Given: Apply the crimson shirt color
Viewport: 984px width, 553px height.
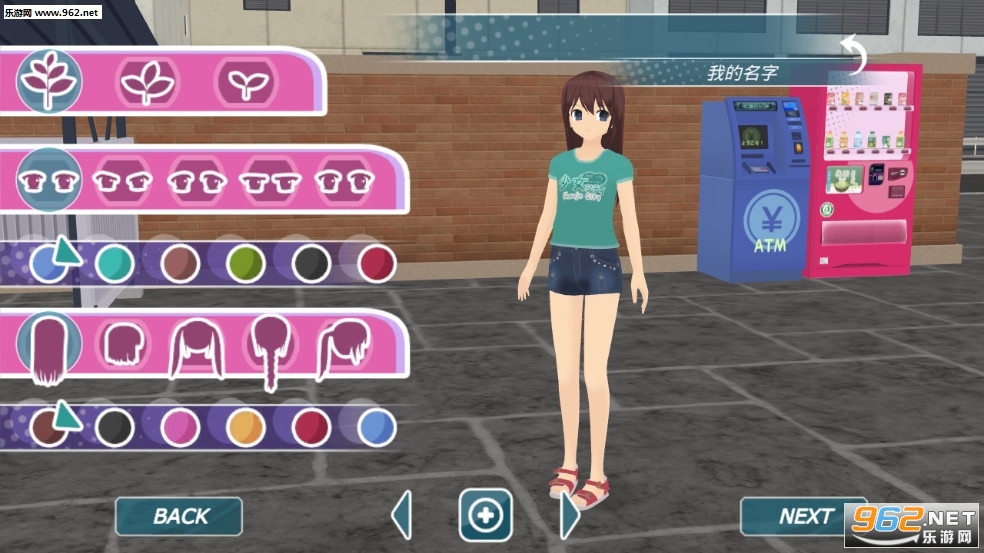Looking at the screenshot, I should (x=377, y=264).
